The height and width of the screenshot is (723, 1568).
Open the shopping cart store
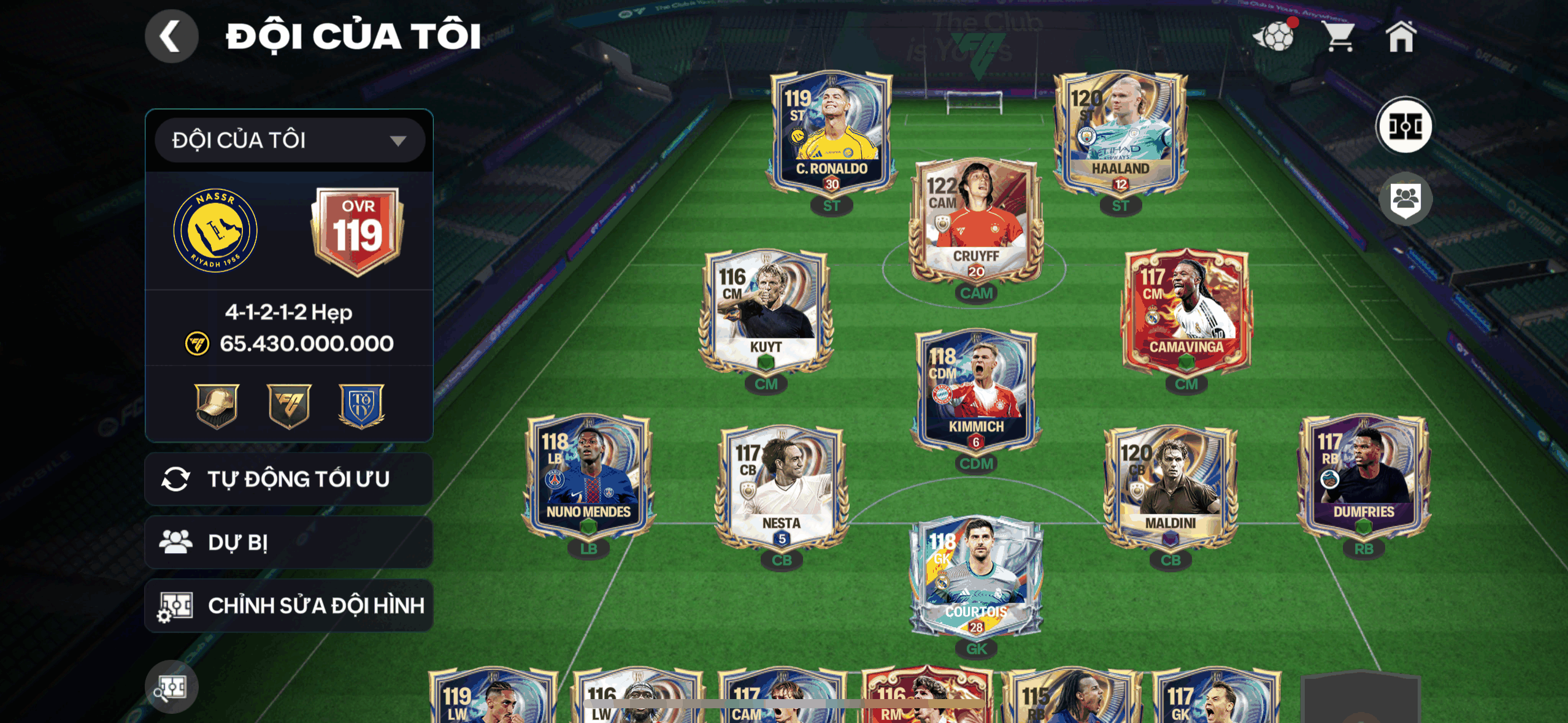[1339, 37]
